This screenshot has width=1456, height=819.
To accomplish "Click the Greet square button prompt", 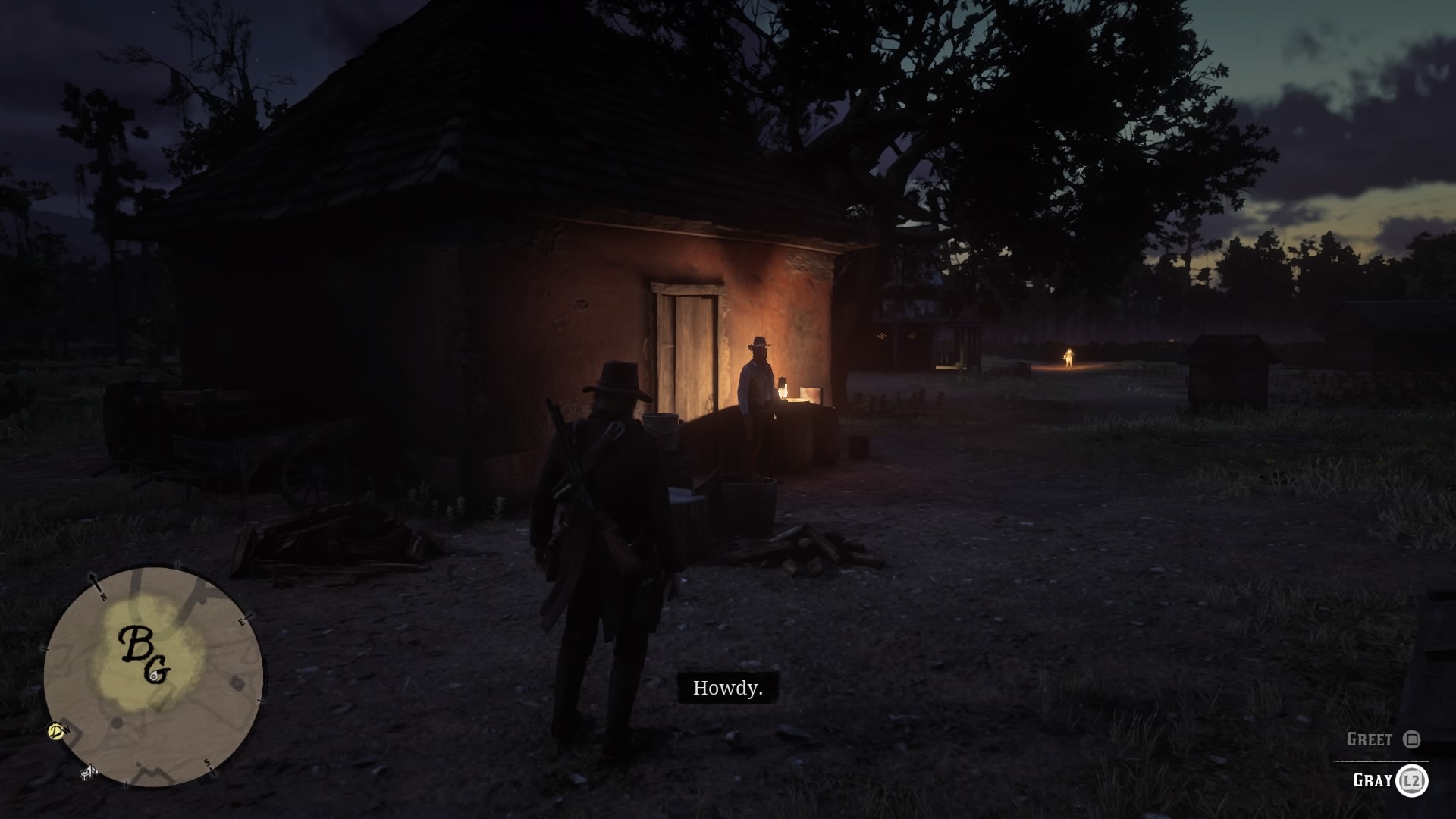I will pyautogui.click(x=1410, y=739).
